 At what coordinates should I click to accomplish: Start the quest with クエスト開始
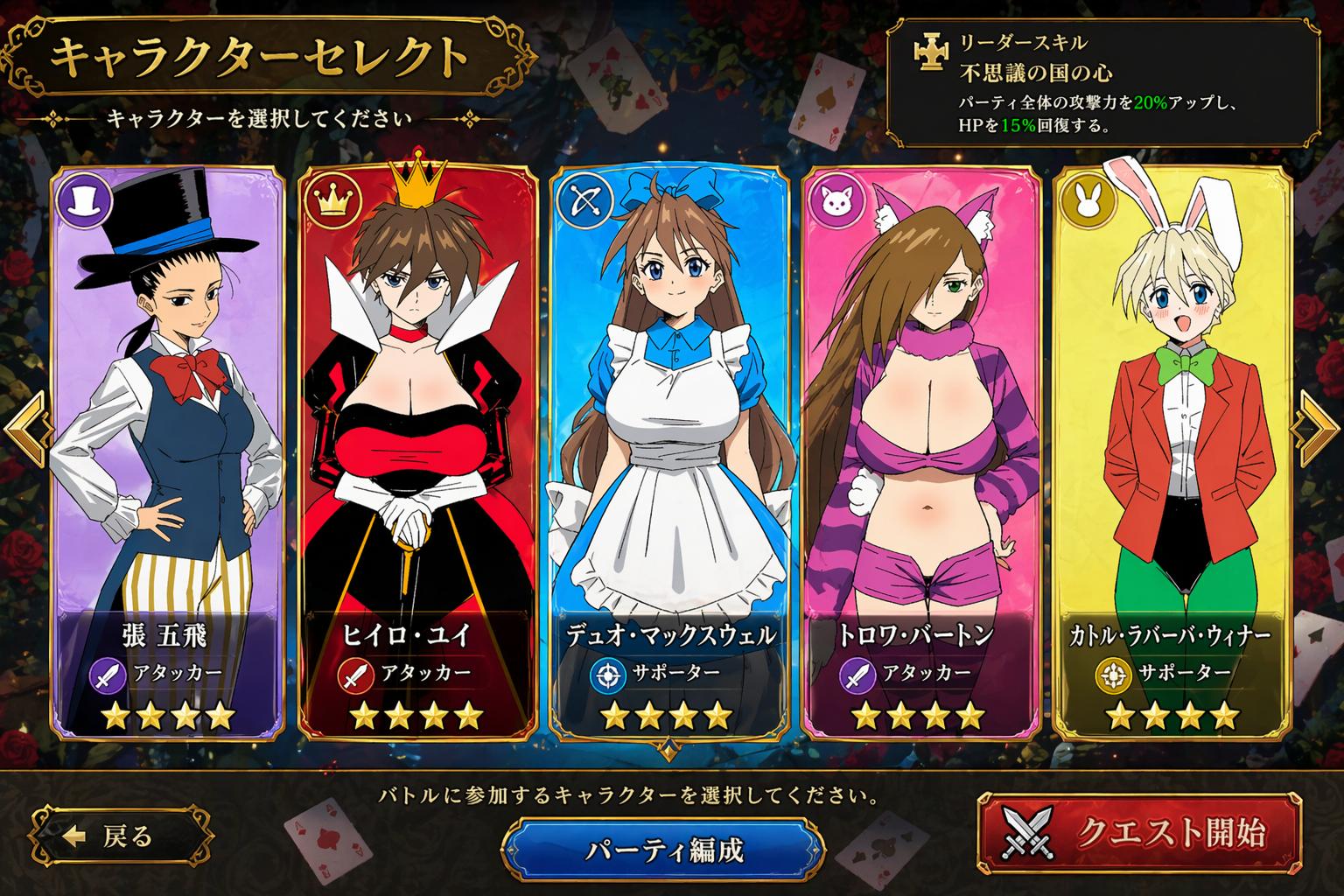click(x=1139, y=832)
